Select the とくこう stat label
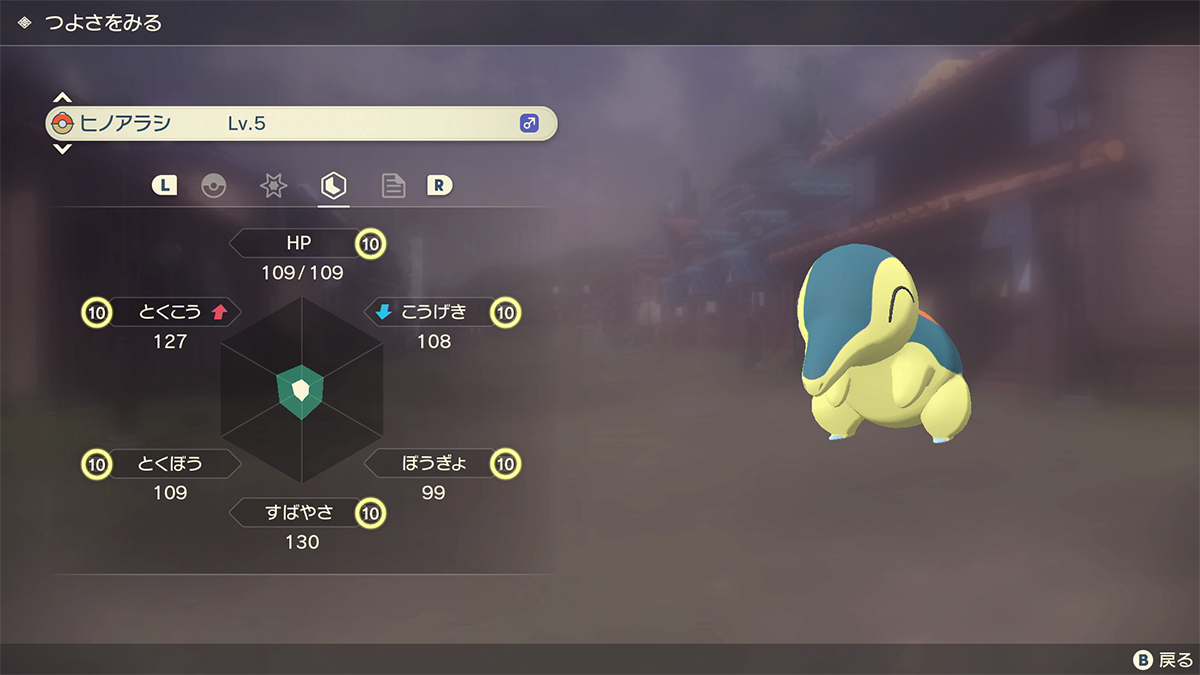Image resolution: width=1200 pixels, height=675 pixels. pos(168,313)
